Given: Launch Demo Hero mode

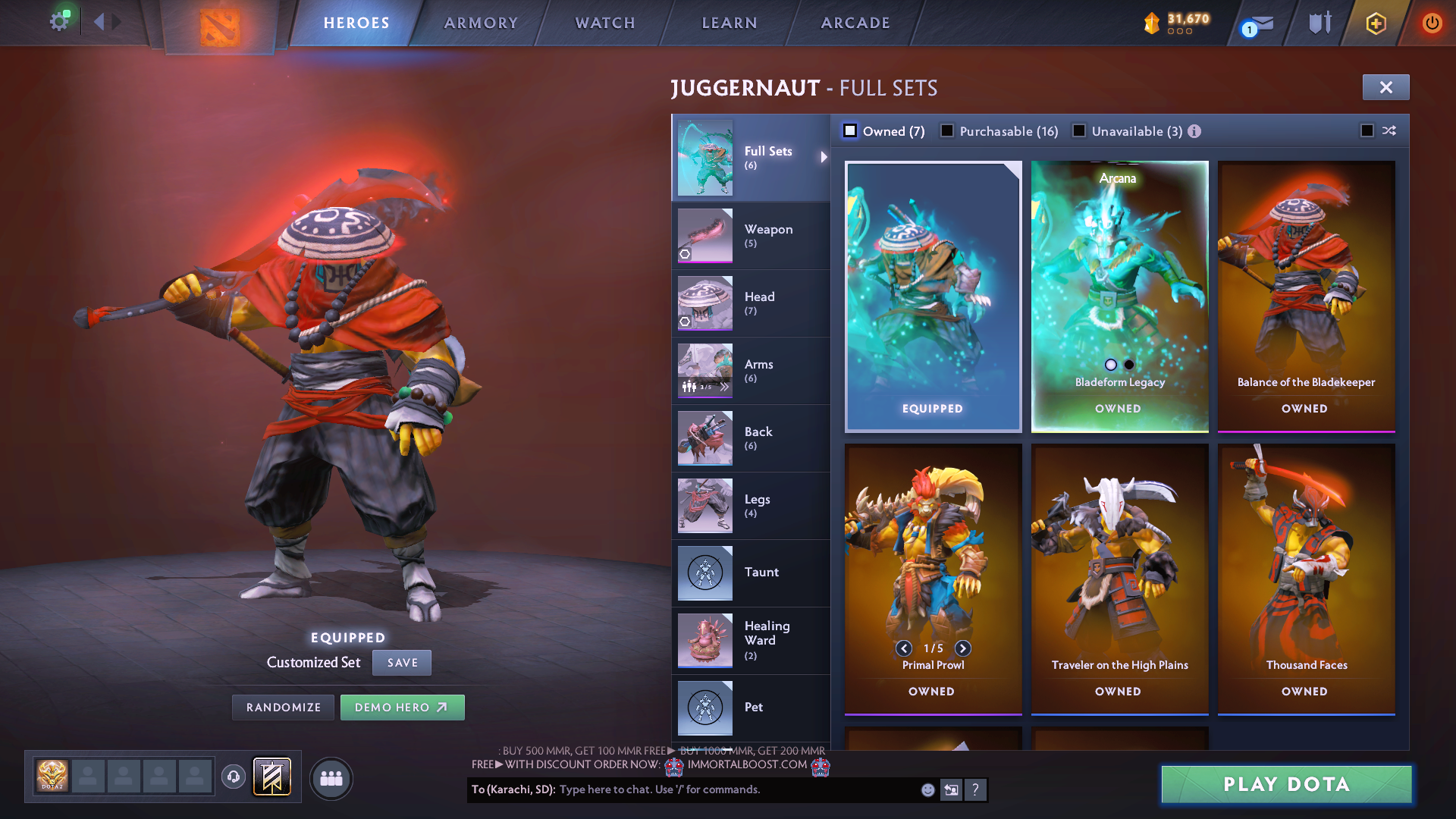Looking at the screenshot, I should point(402,708).
